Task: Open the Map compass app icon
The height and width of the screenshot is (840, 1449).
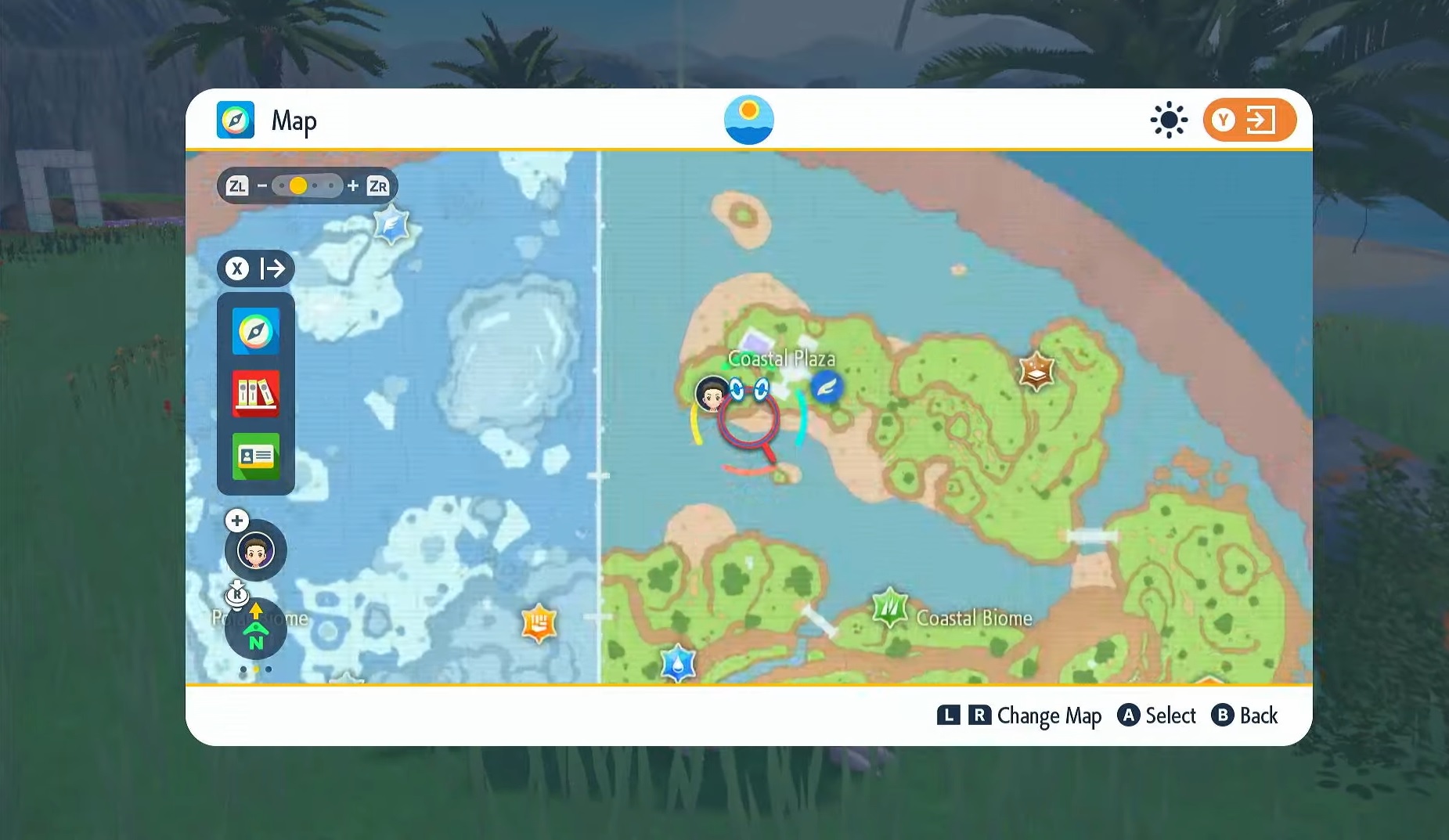Action: (255, 331)
